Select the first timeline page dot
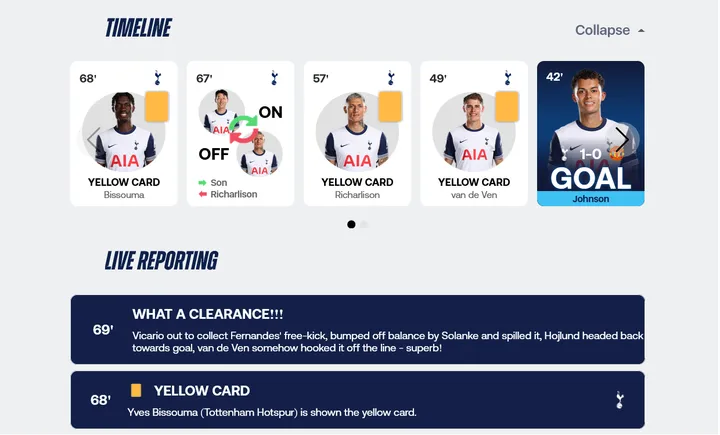720x435 pixels. pos(351,224)
